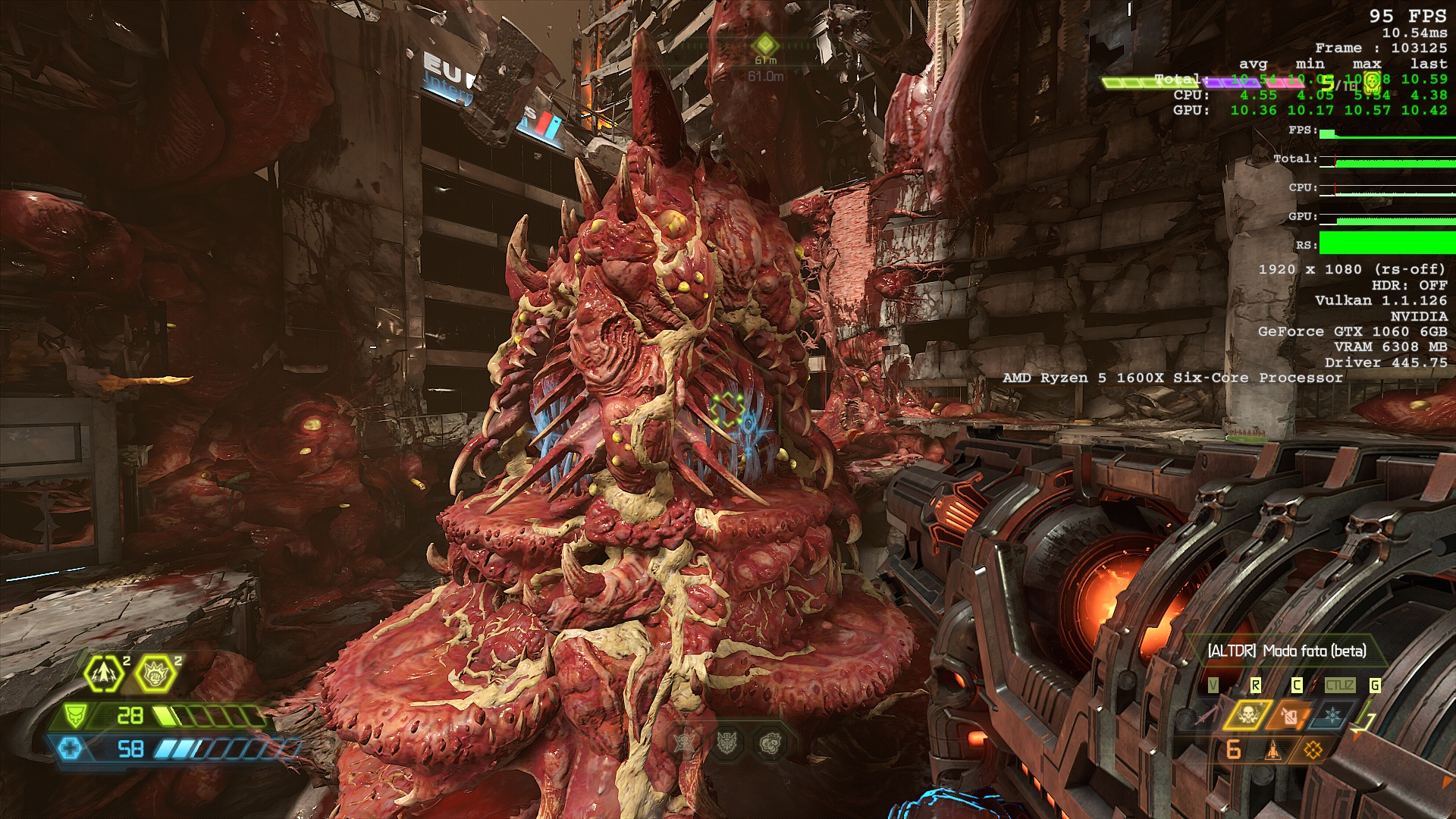Click the winged dagger rune icon
This screenshot has height=819, width=1456.
pyautogui.click(x=727, y=742)
